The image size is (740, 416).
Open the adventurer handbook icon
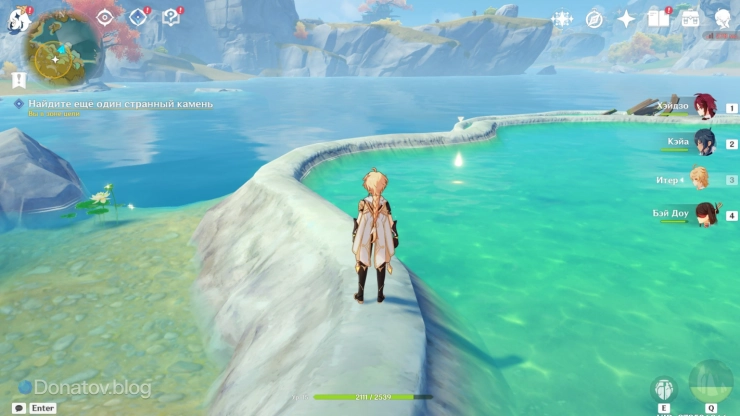[657, 18]
